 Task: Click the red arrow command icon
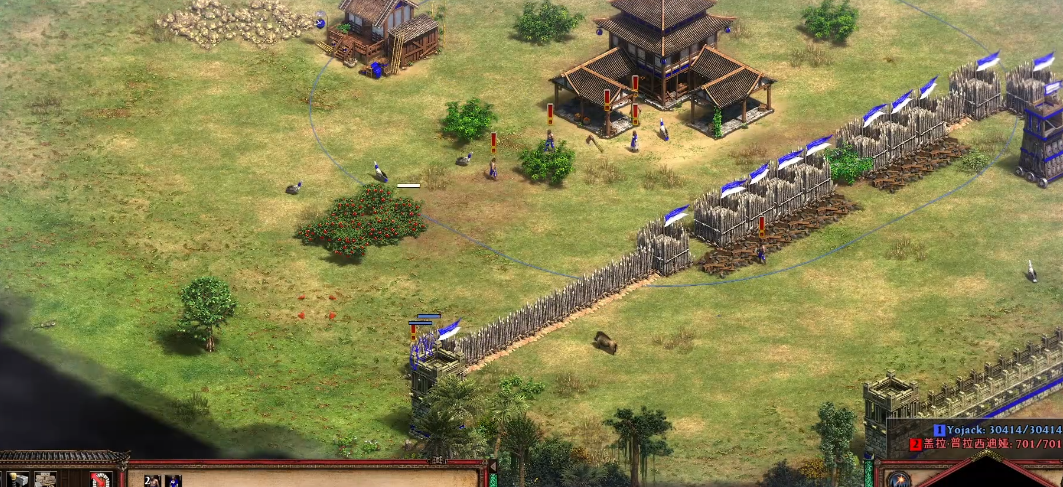(99, 480)
